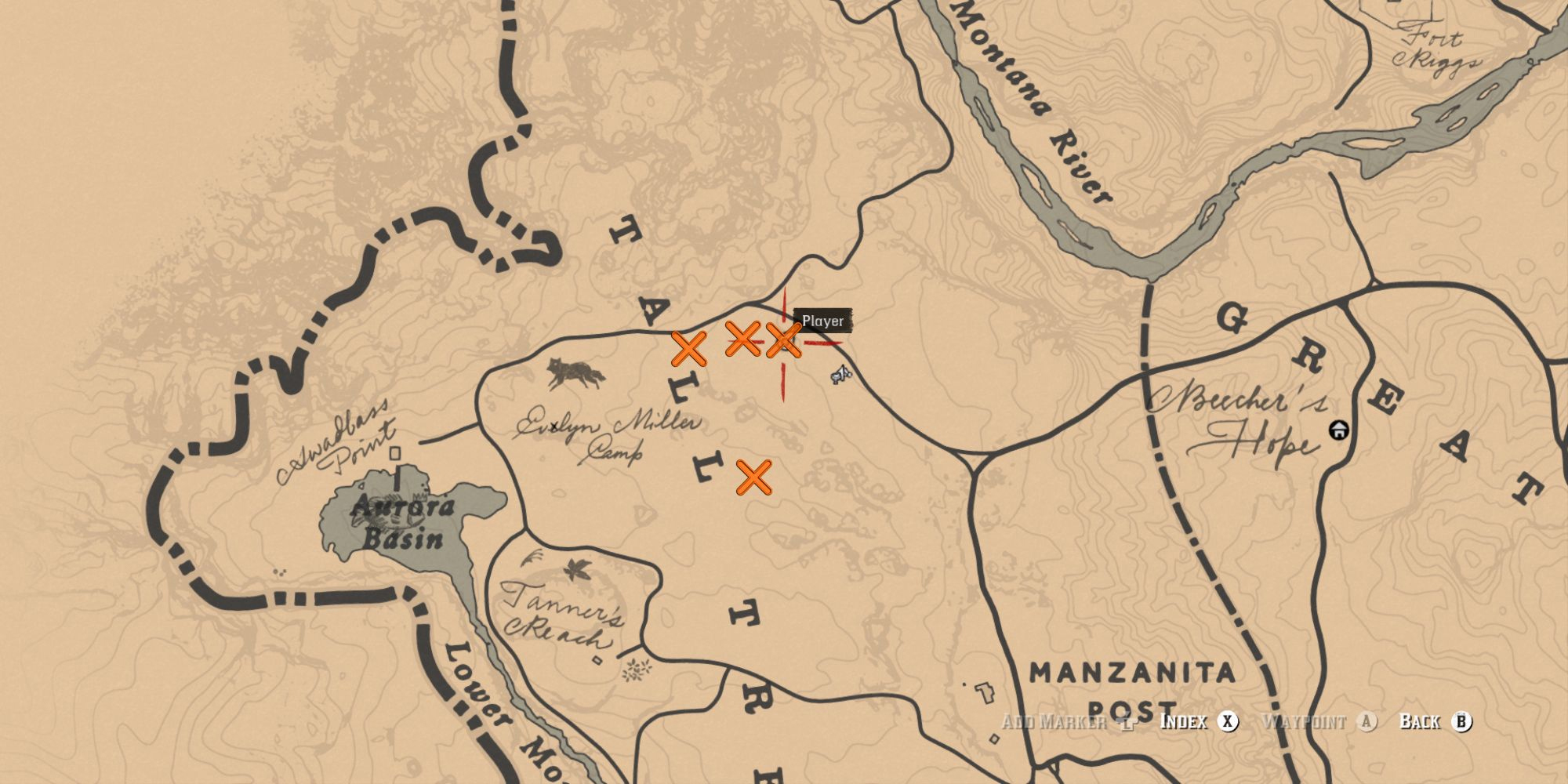Click the flower cluster icon below Tanner's Reach
This screenshot has height=784, width=1568.
(x=637, y=670)
